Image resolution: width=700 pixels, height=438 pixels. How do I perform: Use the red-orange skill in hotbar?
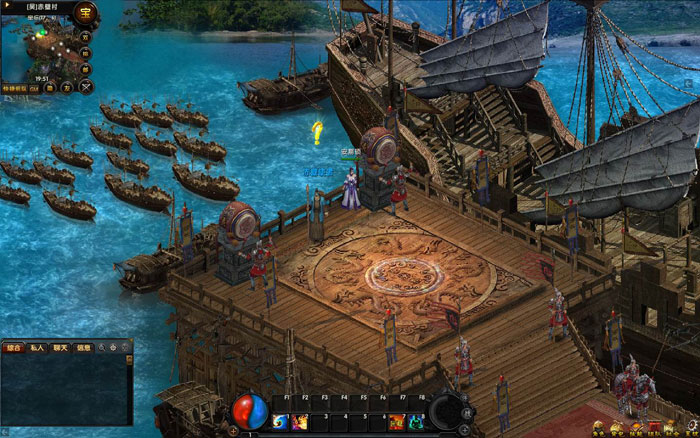[x=396, y=422]
